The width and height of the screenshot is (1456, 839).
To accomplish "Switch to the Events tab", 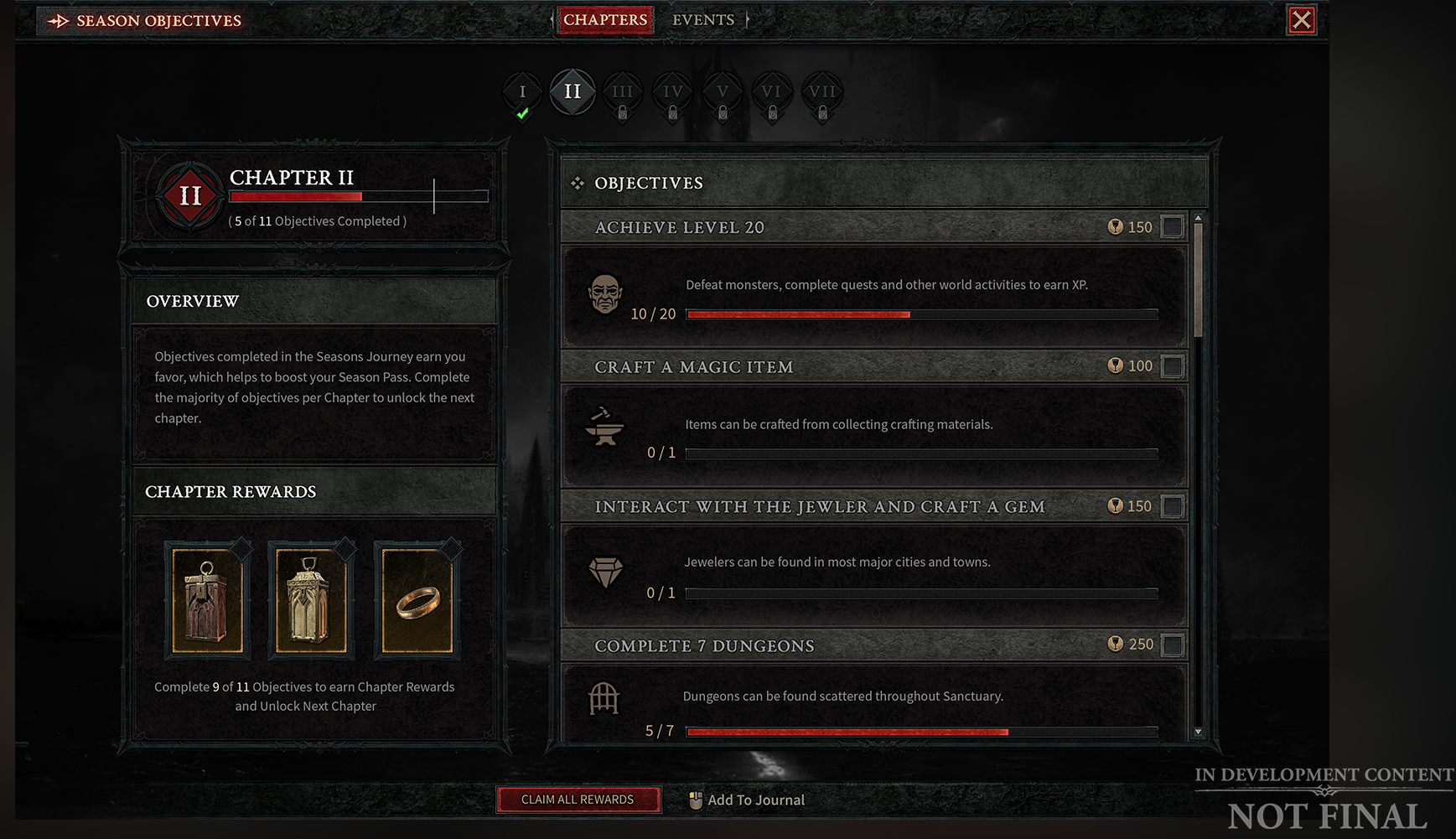I will [703, 19].
